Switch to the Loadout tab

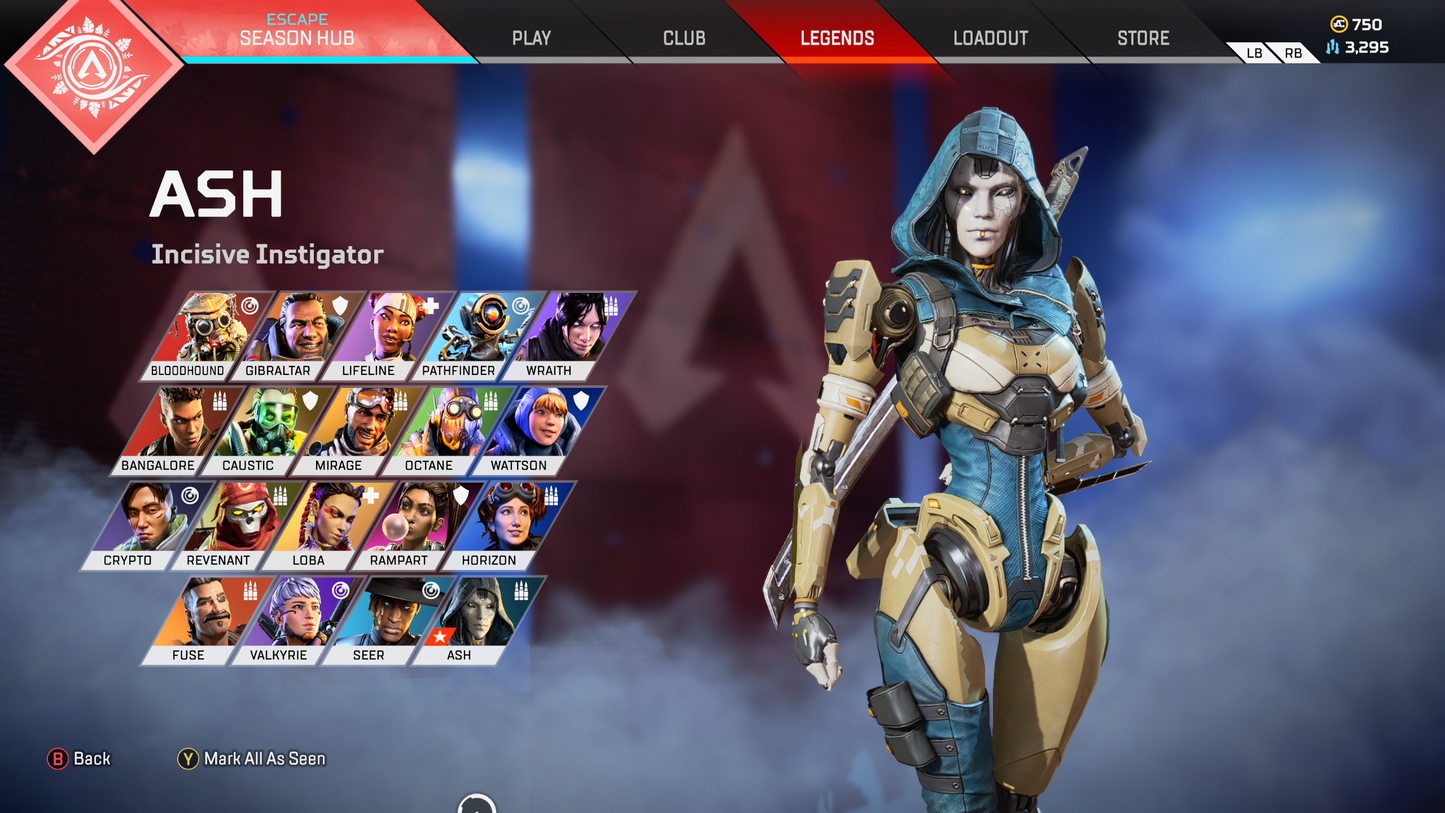click(990, 38)
